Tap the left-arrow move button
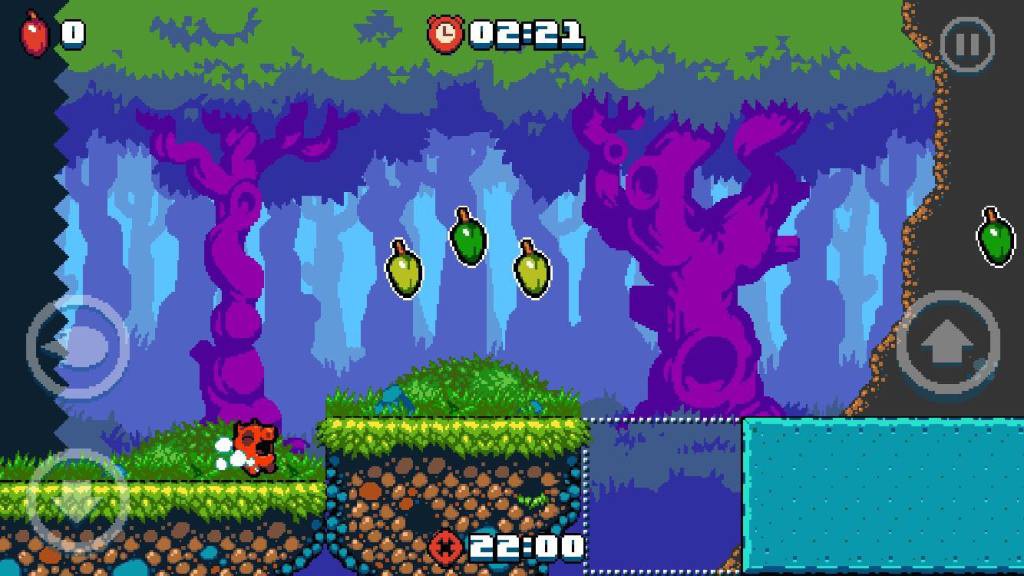Image resolution: width=1024 pixels, height=576 pixels. 77,347
